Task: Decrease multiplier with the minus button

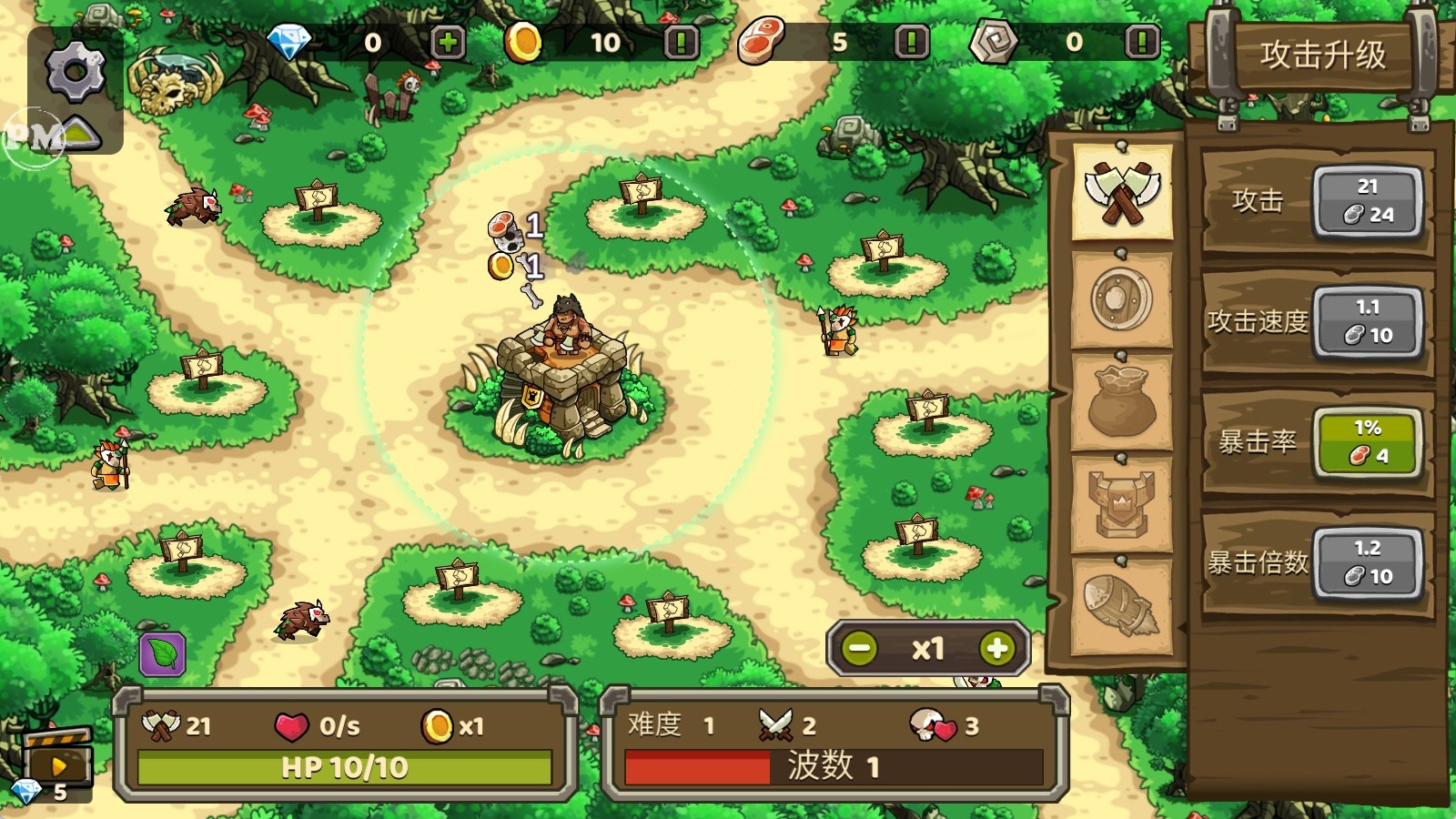Action: [859, 649]
